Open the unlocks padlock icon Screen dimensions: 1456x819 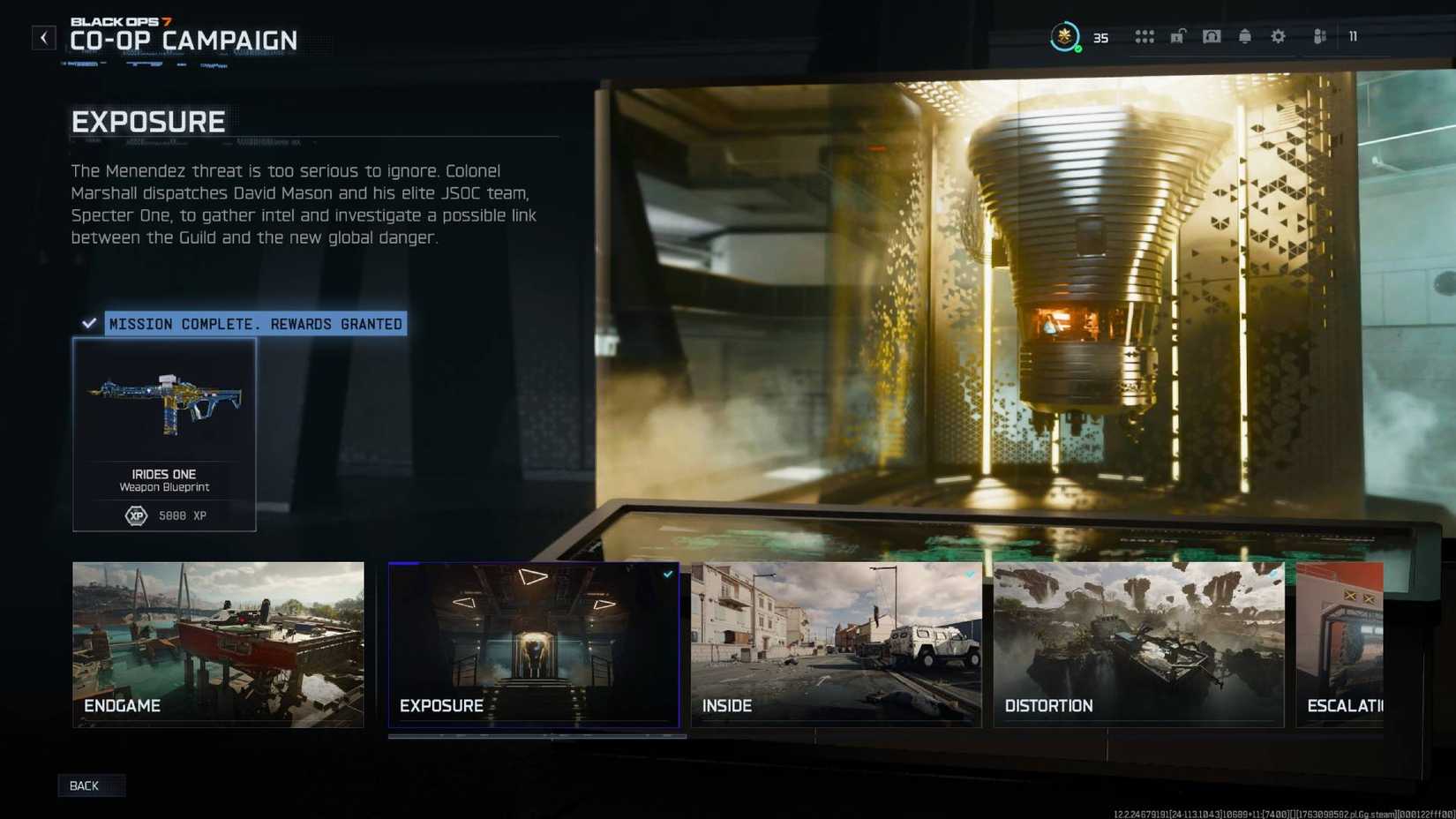[1177, 36]
